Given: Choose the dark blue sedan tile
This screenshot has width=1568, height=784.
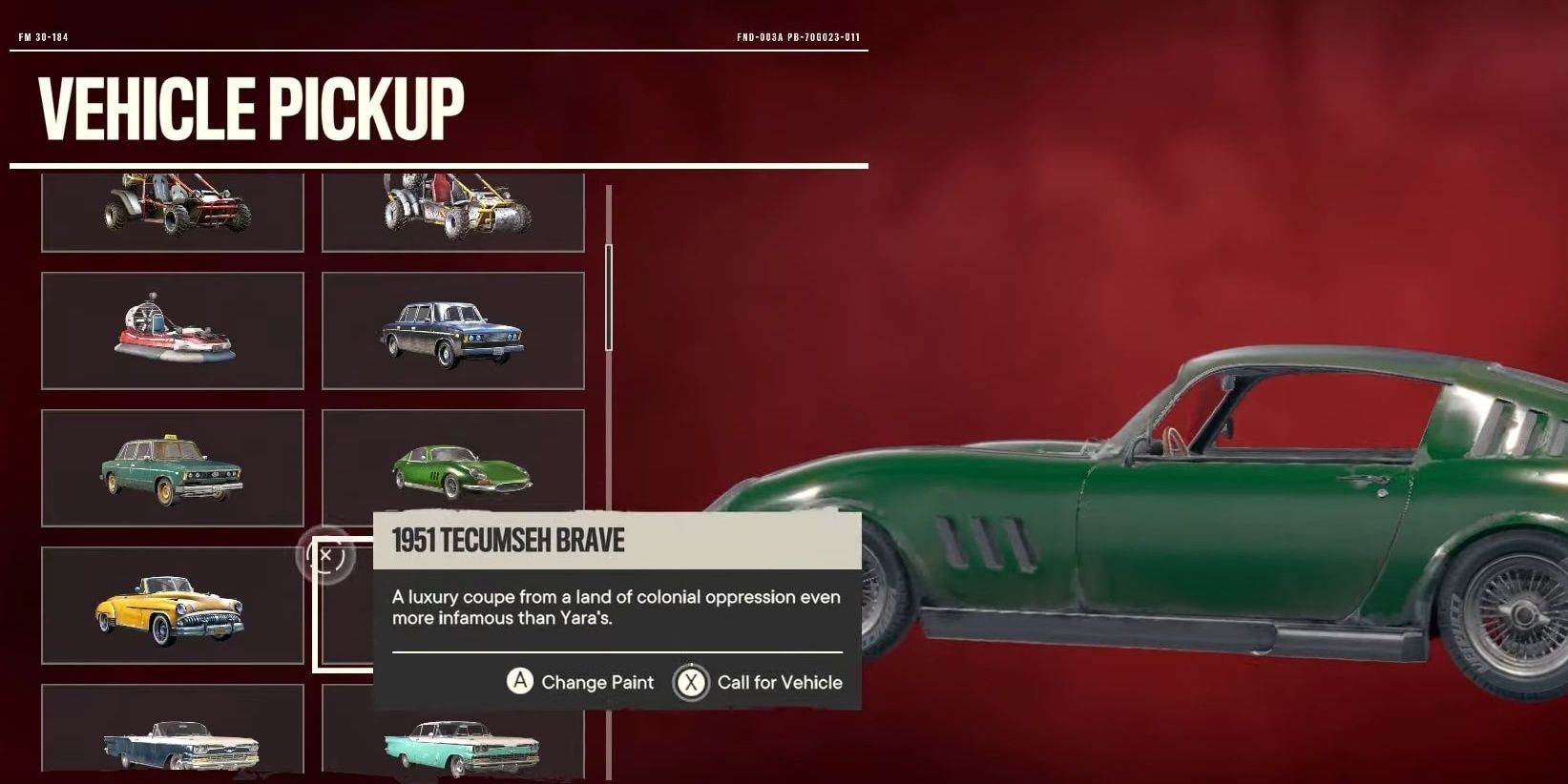Looking at the screenshot, I should [452, 330].
